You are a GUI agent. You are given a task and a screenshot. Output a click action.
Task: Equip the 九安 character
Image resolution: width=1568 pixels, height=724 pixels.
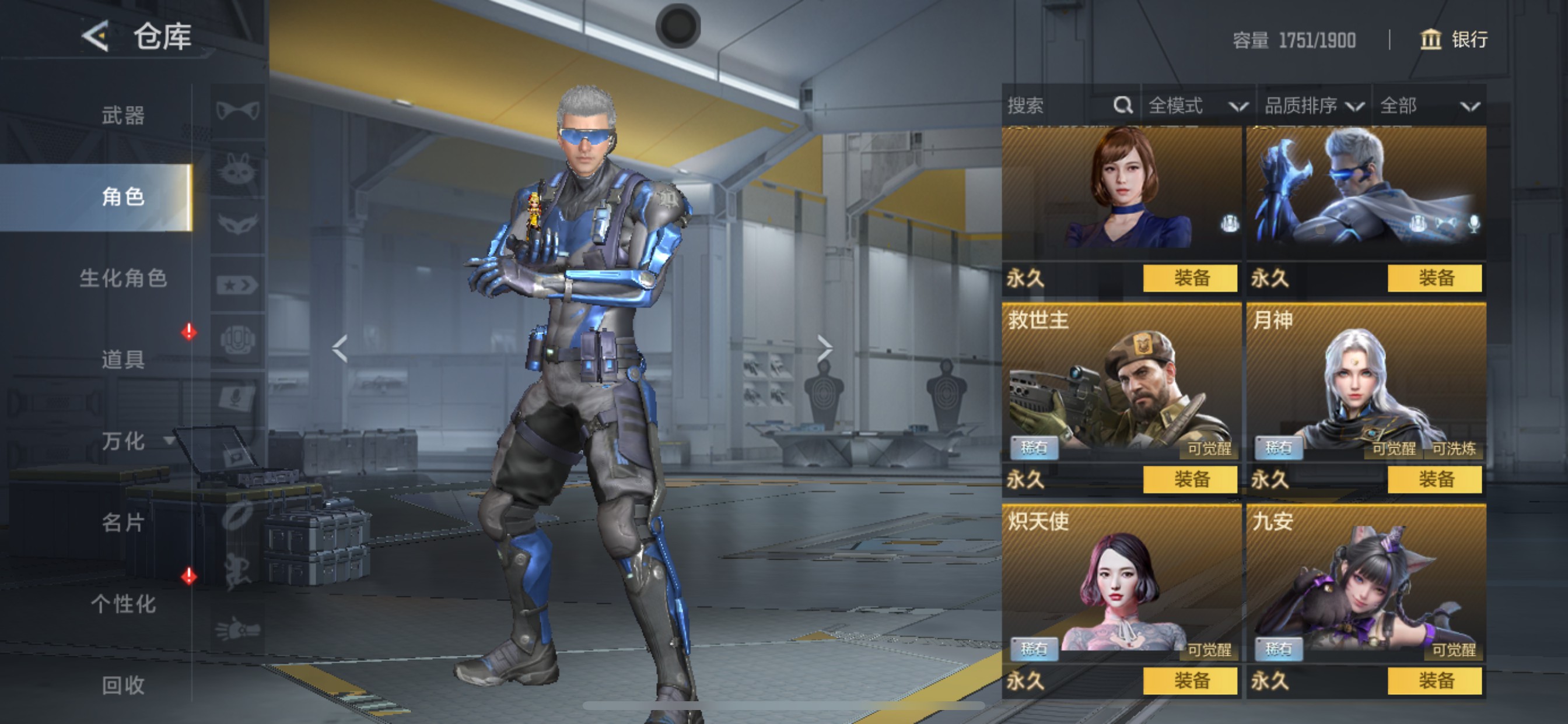coord(1434,680)
